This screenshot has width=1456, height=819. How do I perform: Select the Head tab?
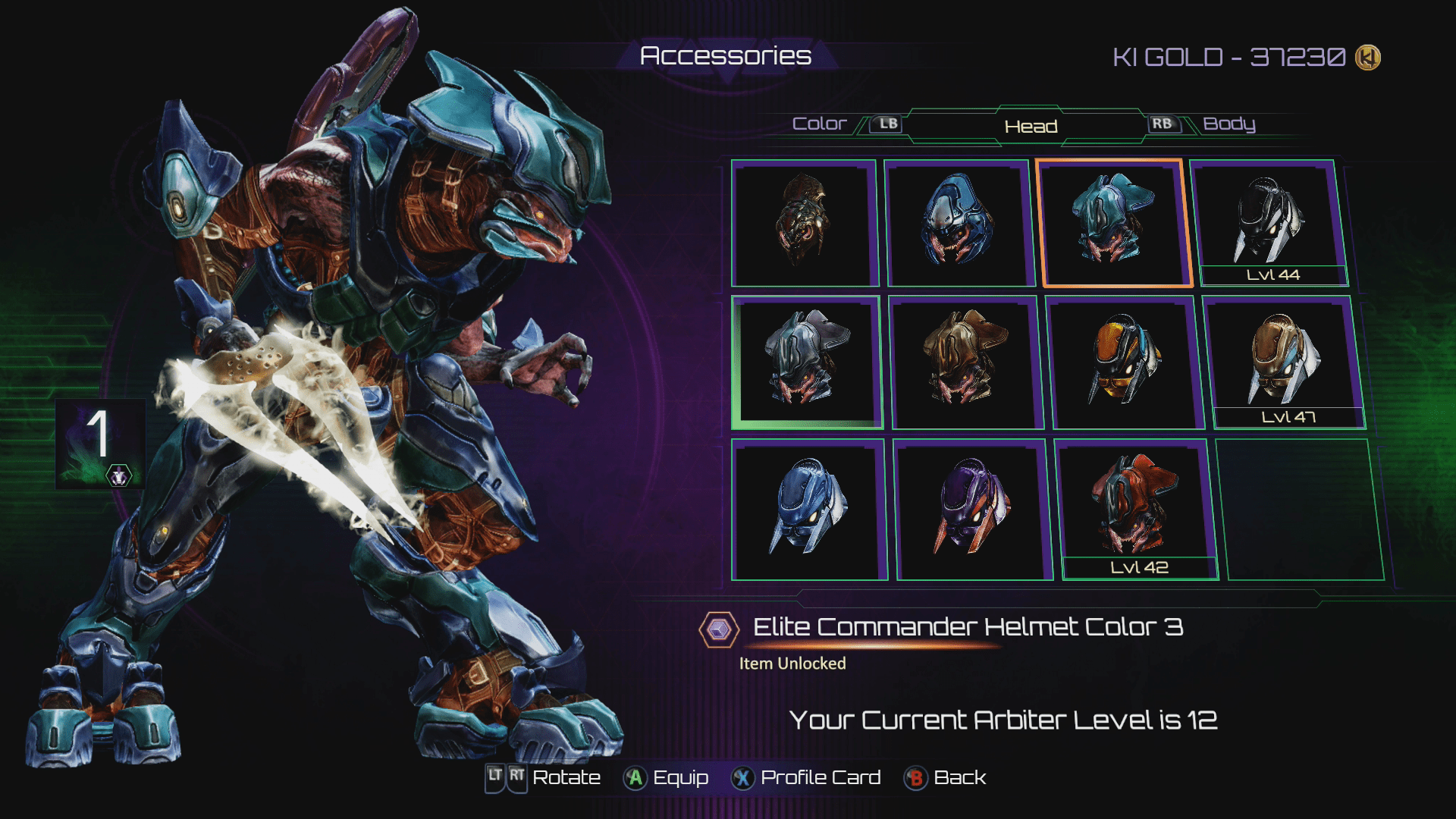click(x=1031, y=127)
